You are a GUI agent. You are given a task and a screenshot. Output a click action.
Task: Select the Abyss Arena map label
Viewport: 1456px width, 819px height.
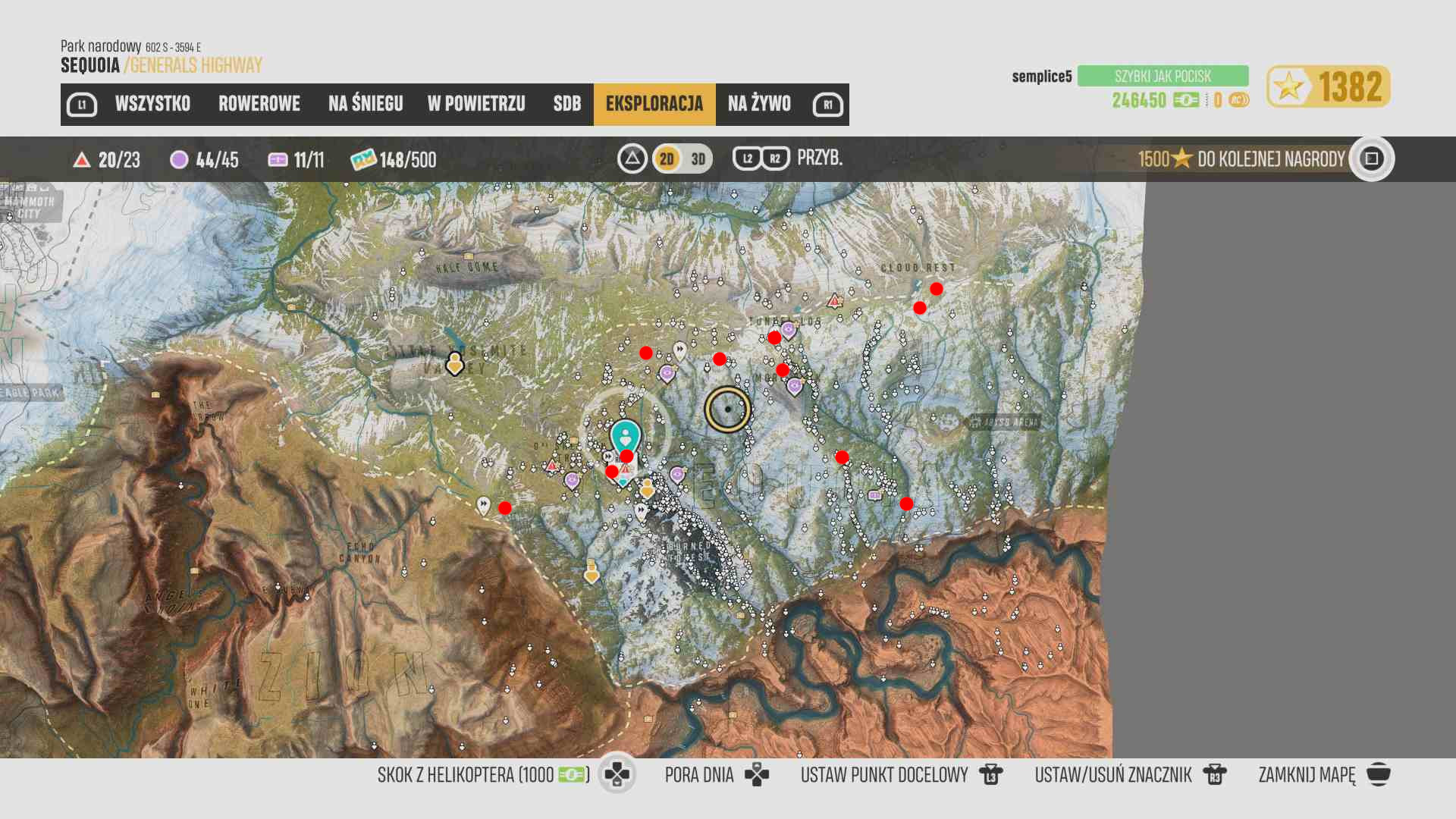click(1003, 422)
